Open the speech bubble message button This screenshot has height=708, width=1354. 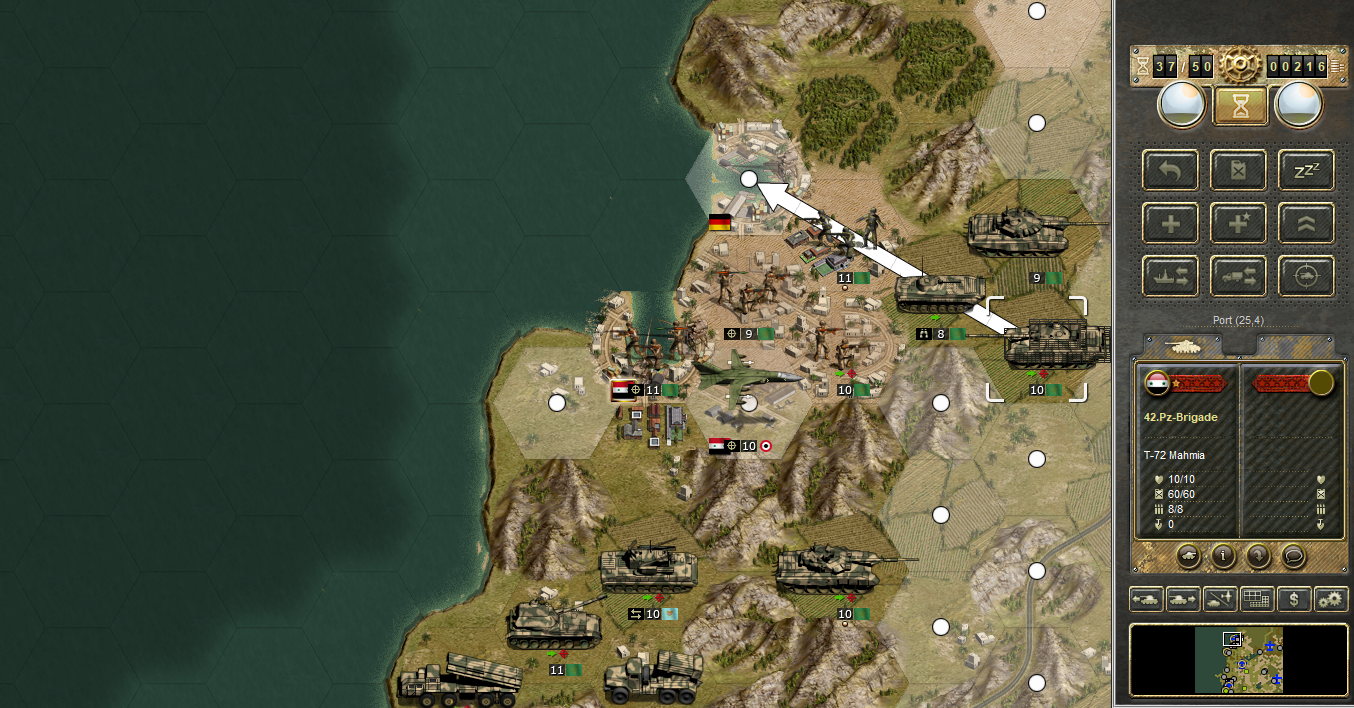(1293, 554)
